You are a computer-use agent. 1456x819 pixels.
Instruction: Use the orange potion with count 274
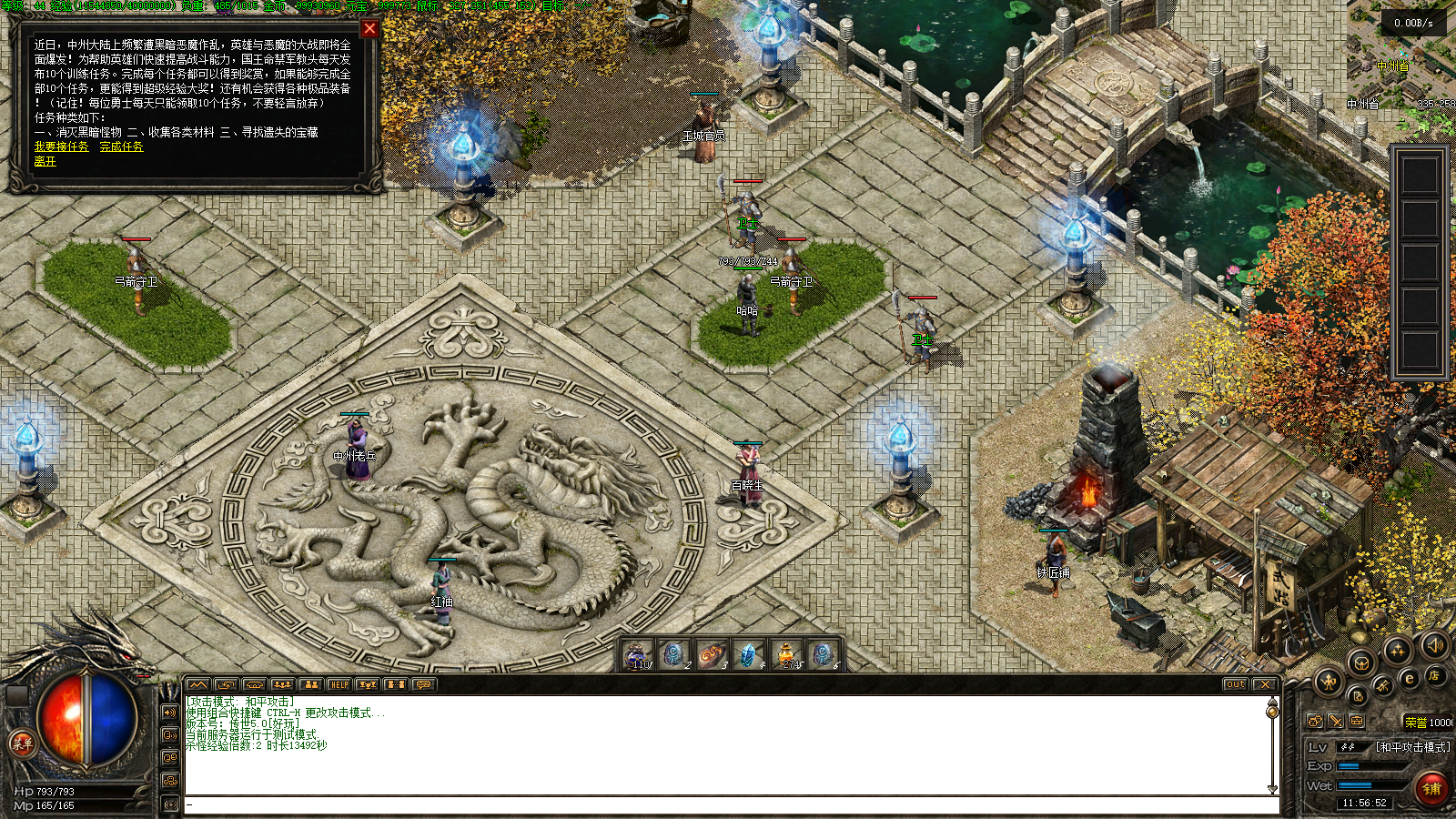785,654
